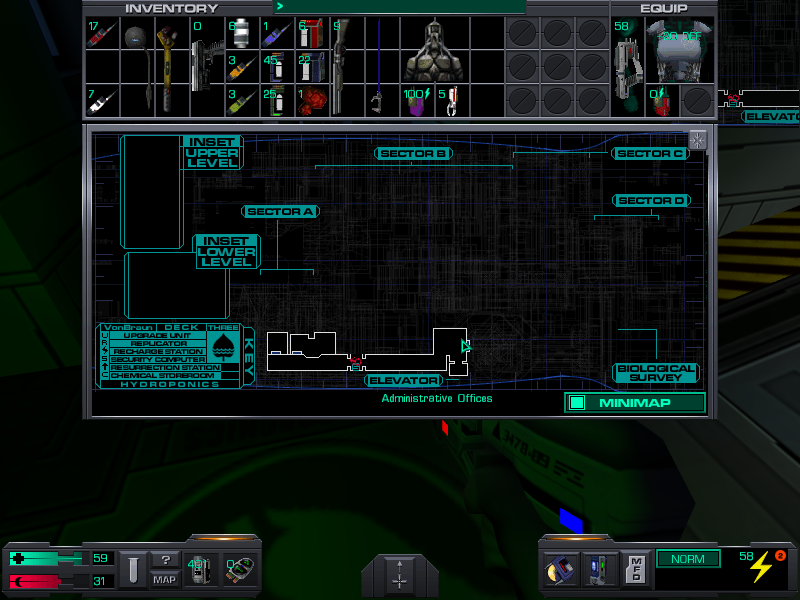This screenshot has width=800, height=600.
Task: Select the SECTOR A map label
Action: click(280, 212)
